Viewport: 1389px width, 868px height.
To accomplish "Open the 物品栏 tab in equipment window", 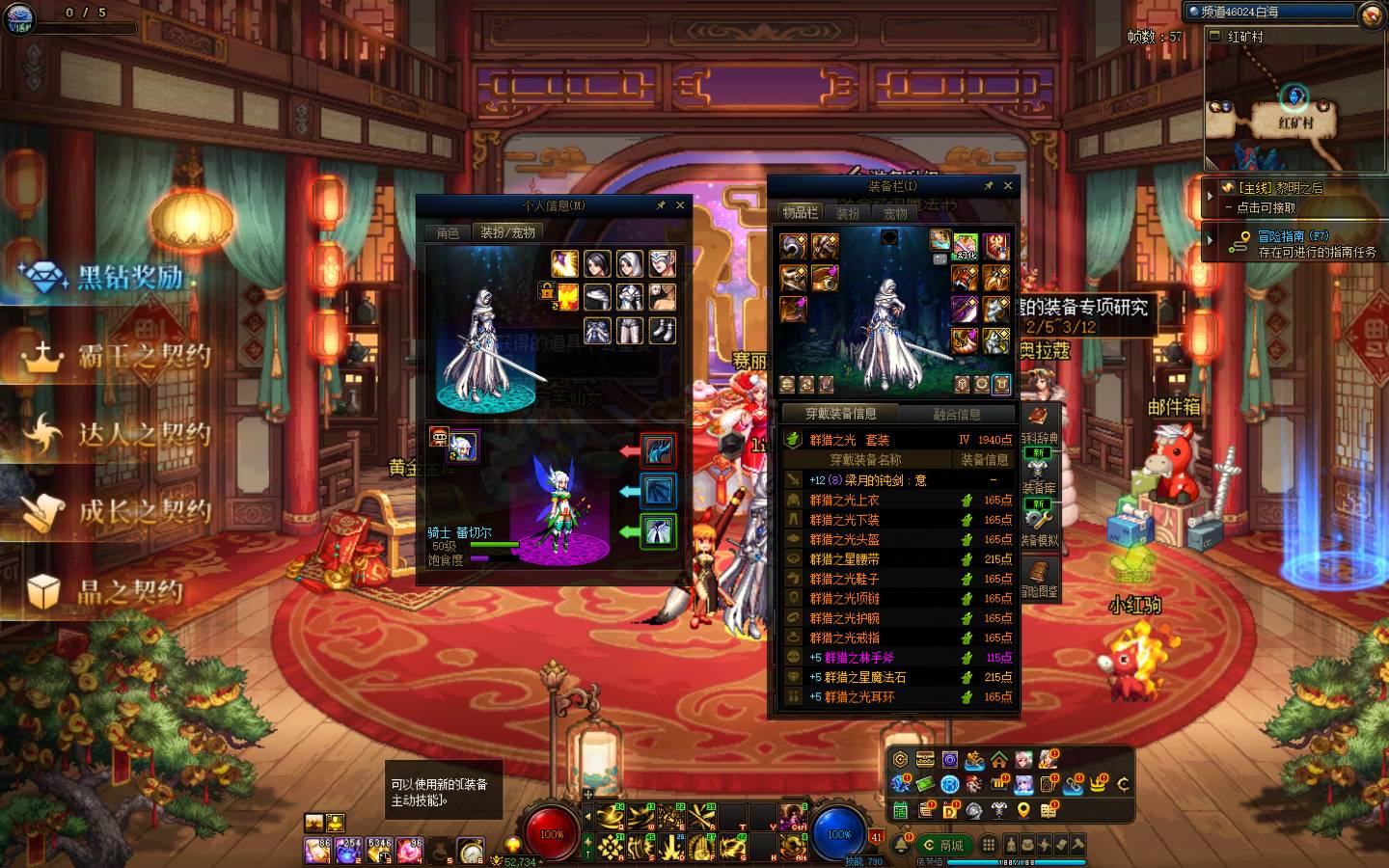I will 800,213.
